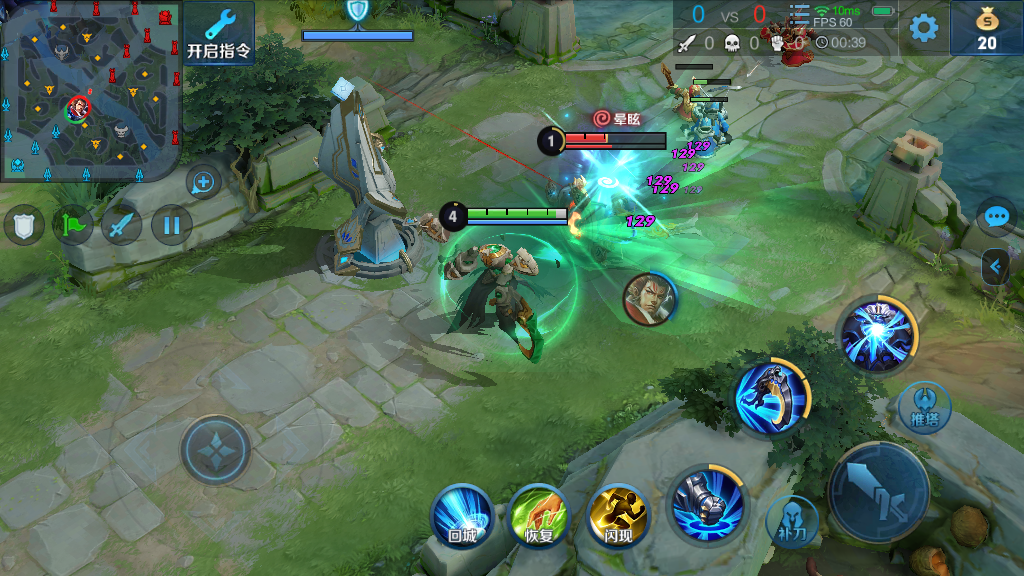Select the white shield signal button
The height and width of the screenshot is (576, 1024).
click(24, 225)
